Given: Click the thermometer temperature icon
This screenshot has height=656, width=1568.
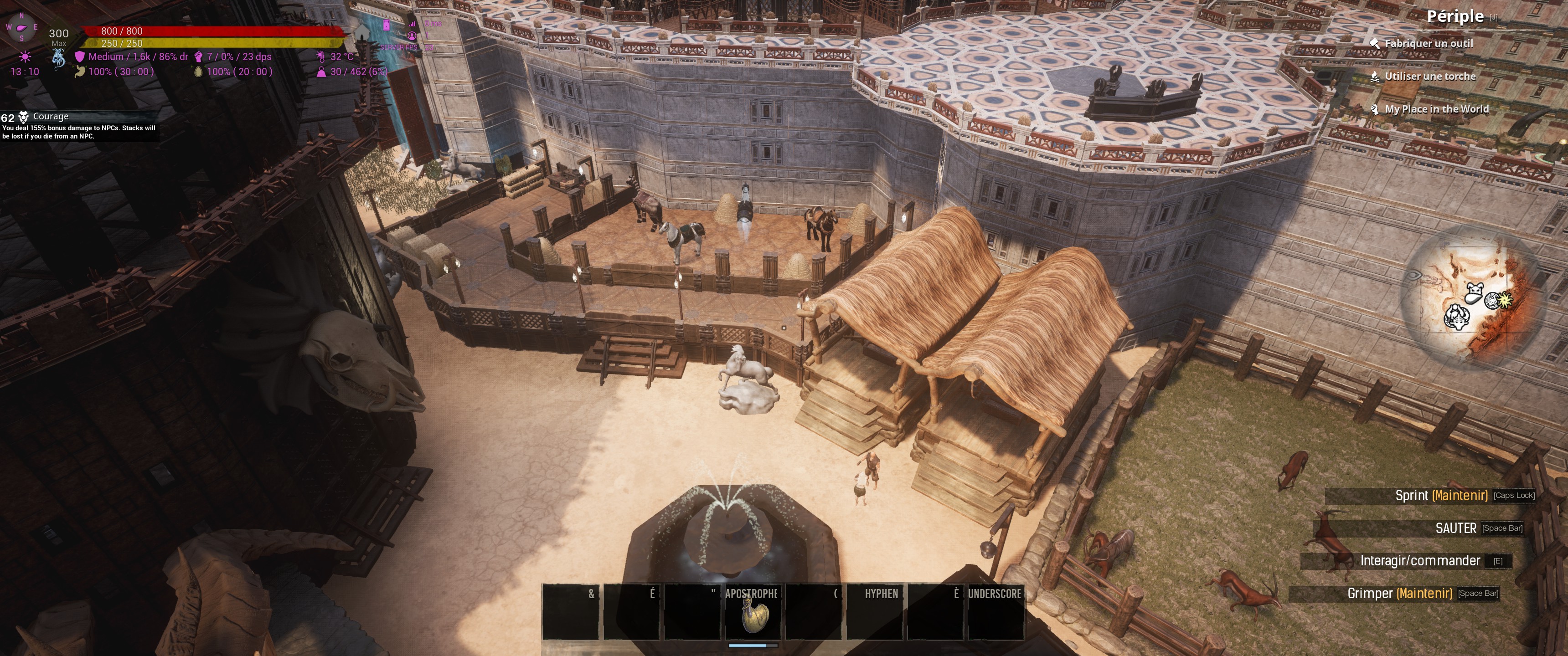Looking at the screenshot, I should coord(321,56).
